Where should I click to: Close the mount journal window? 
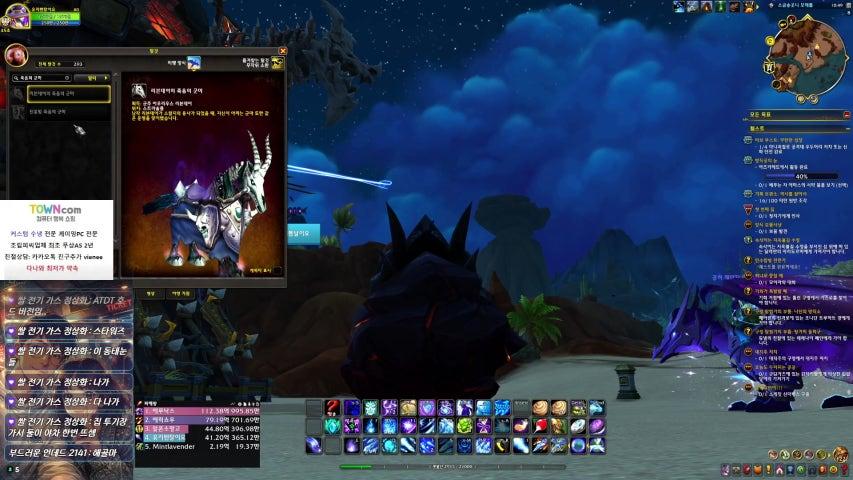(282, 50)
